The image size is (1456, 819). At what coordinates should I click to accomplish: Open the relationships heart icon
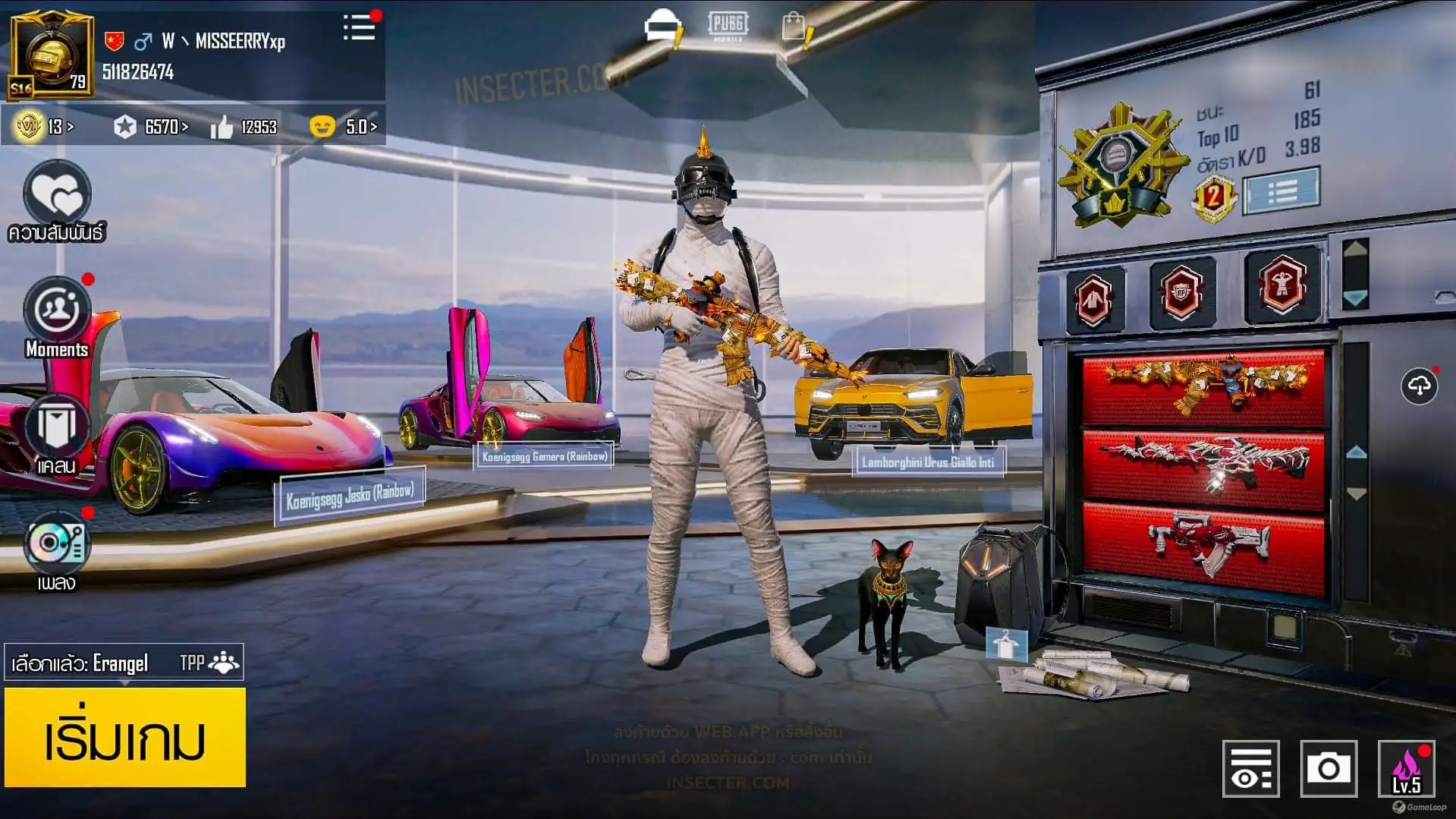[x=57, y=194]
